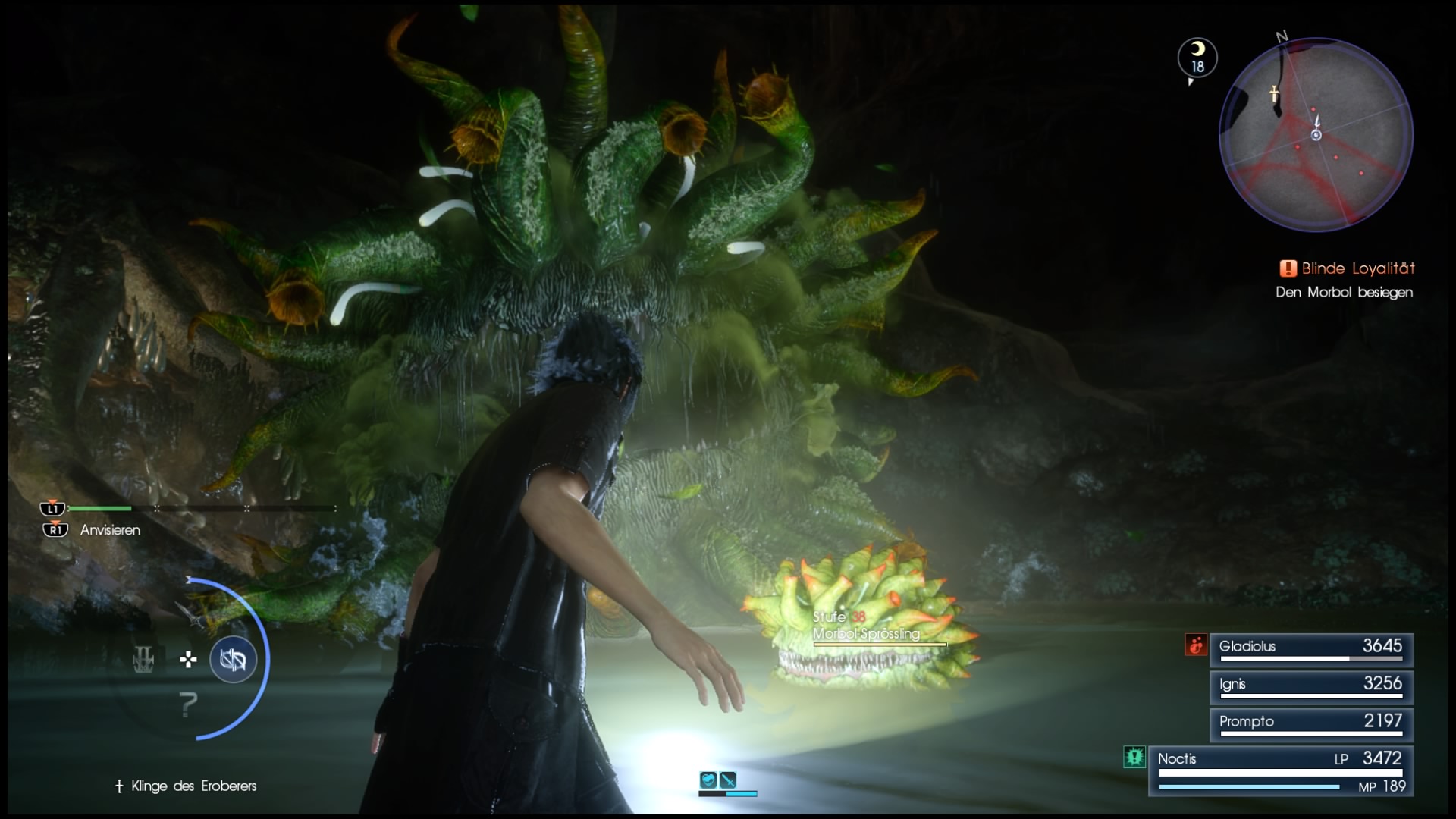Viewport: 1456px width, 819px height.
Task: Click the yellow cross marker on the minimap
Action: pyautogui.click(x=1275, y=94)
